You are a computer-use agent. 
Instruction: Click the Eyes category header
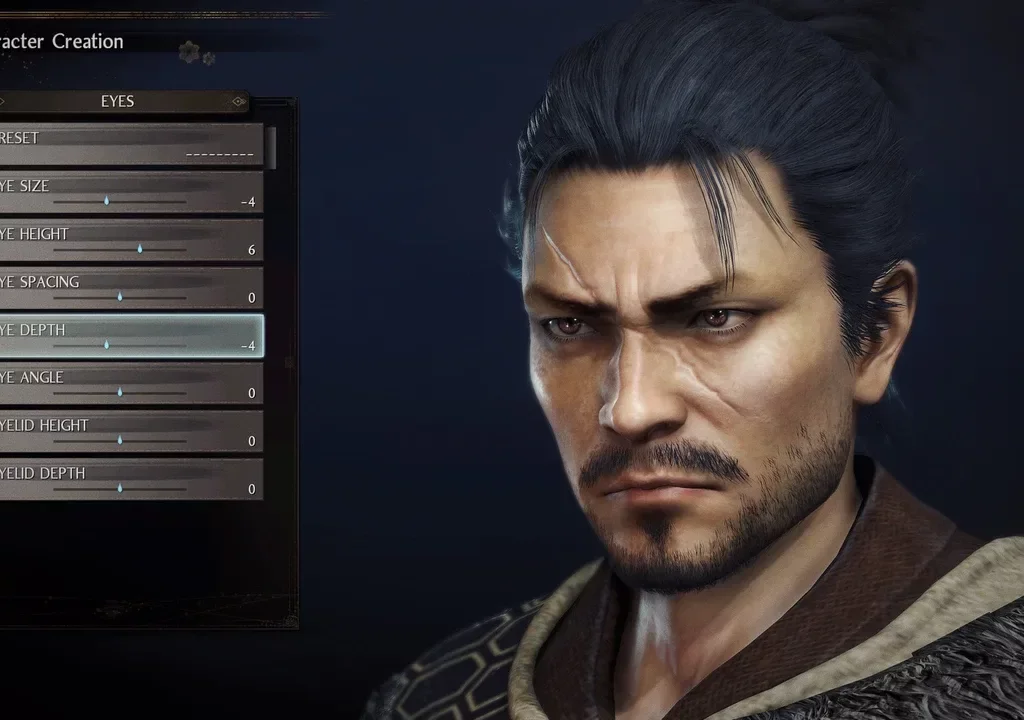118,101
